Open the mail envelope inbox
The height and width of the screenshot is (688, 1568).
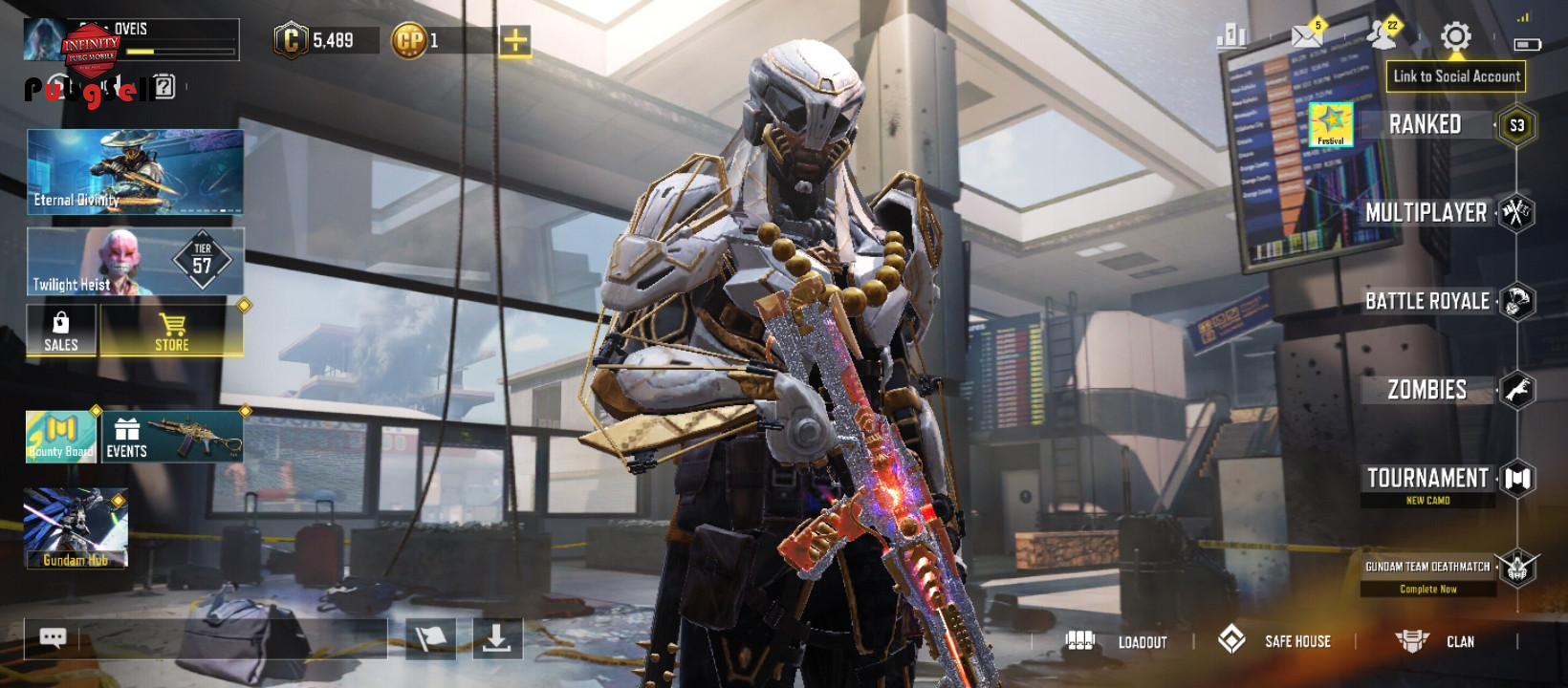click(x=1306, y=36)
